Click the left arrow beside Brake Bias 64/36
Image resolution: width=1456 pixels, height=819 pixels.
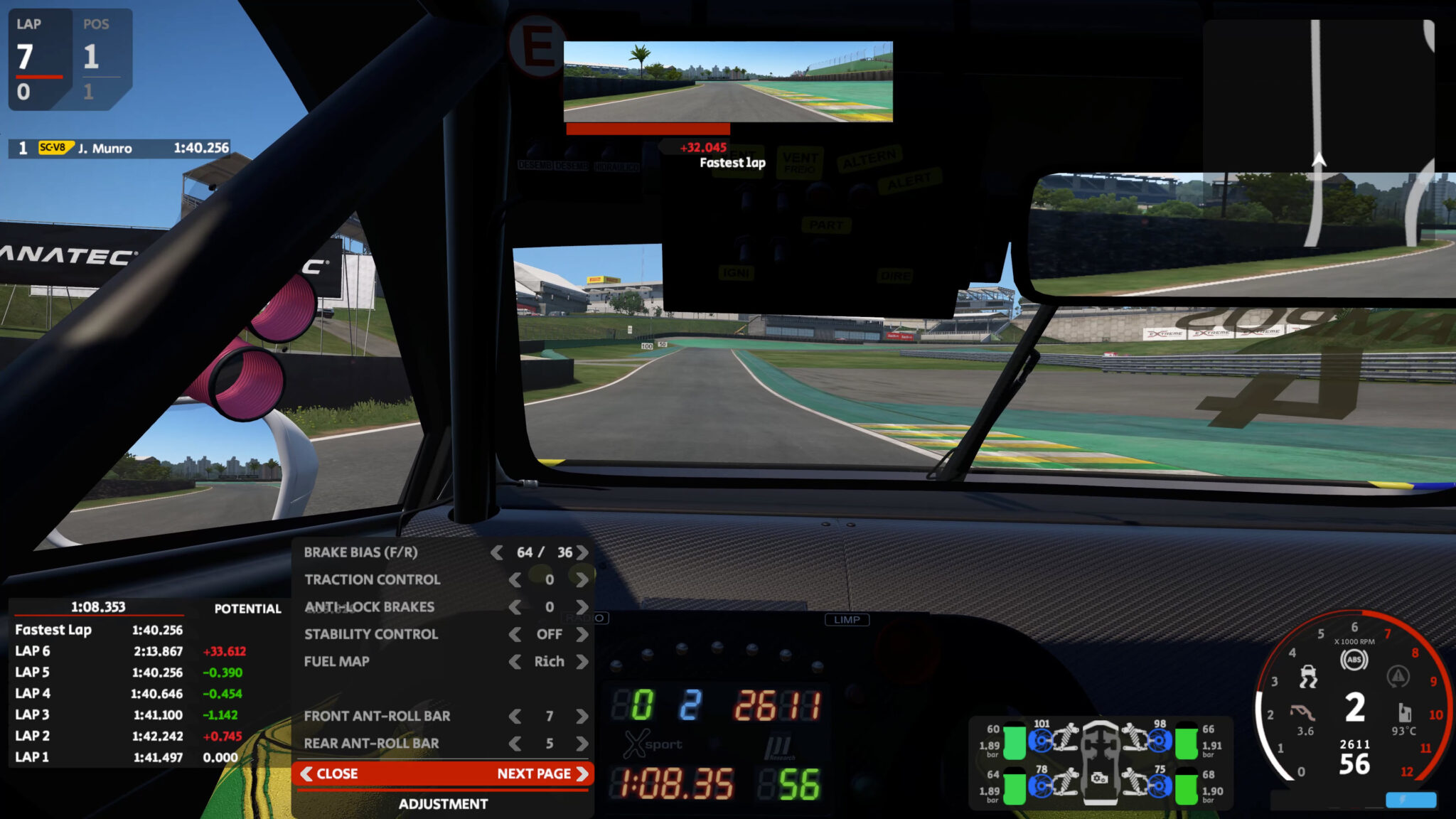(x=497, y=552)
